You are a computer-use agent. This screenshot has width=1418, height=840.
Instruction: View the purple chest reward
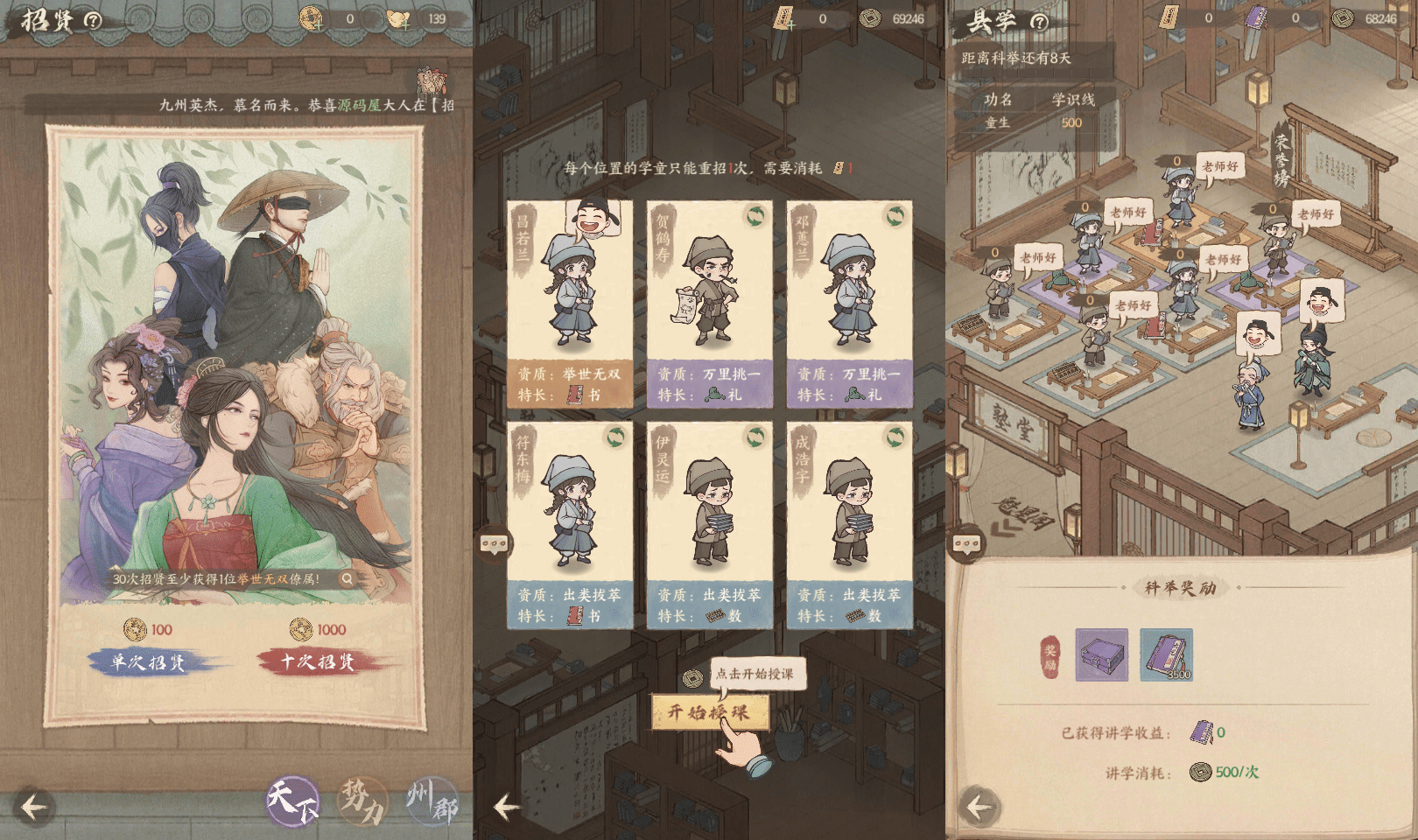coord(1101,654)
